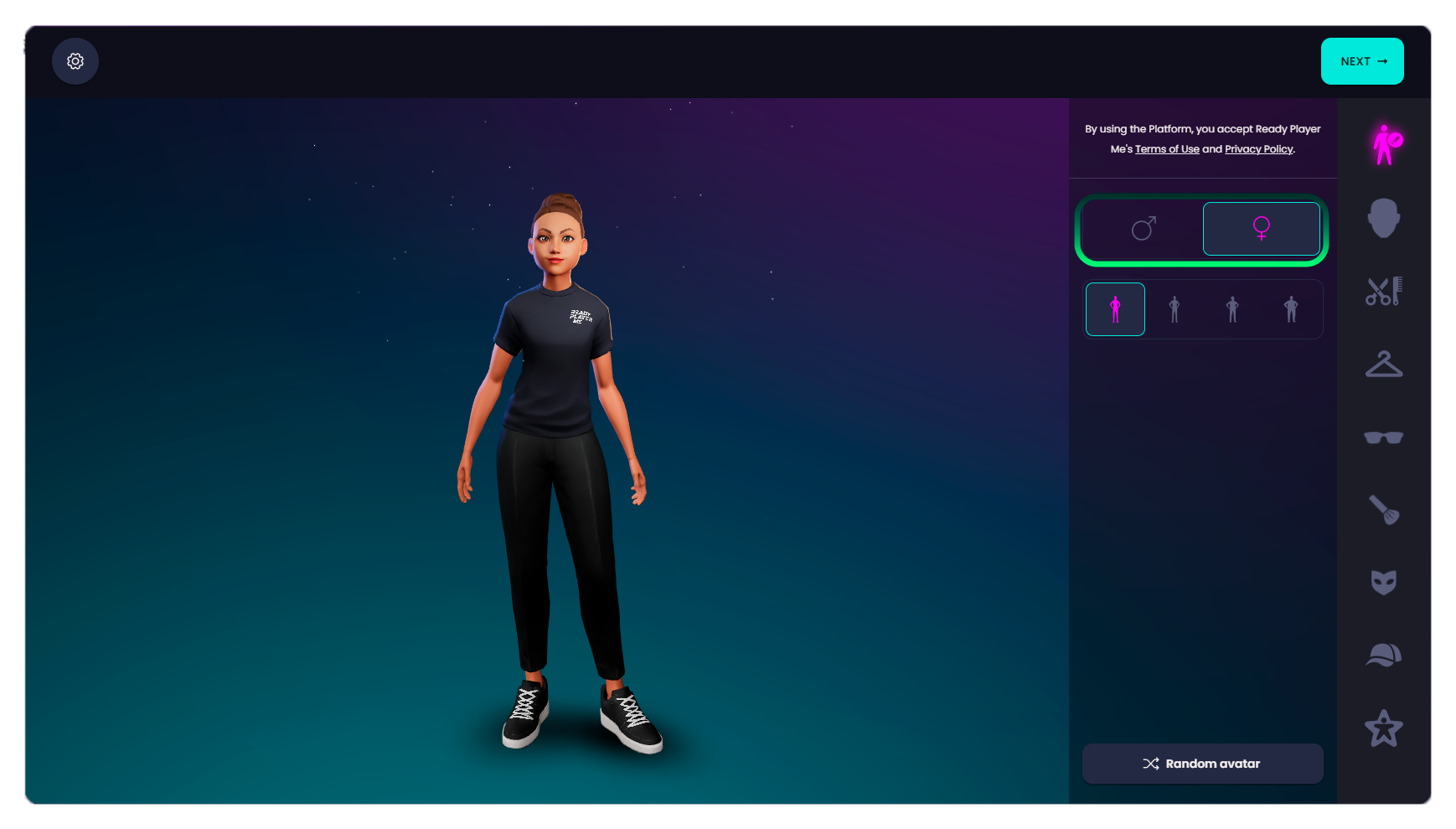The height and width of the screenshot is (829, 1456).
Task: Open the Terms of Use link
Action: pyautogui.click(x=1167, y=149)
